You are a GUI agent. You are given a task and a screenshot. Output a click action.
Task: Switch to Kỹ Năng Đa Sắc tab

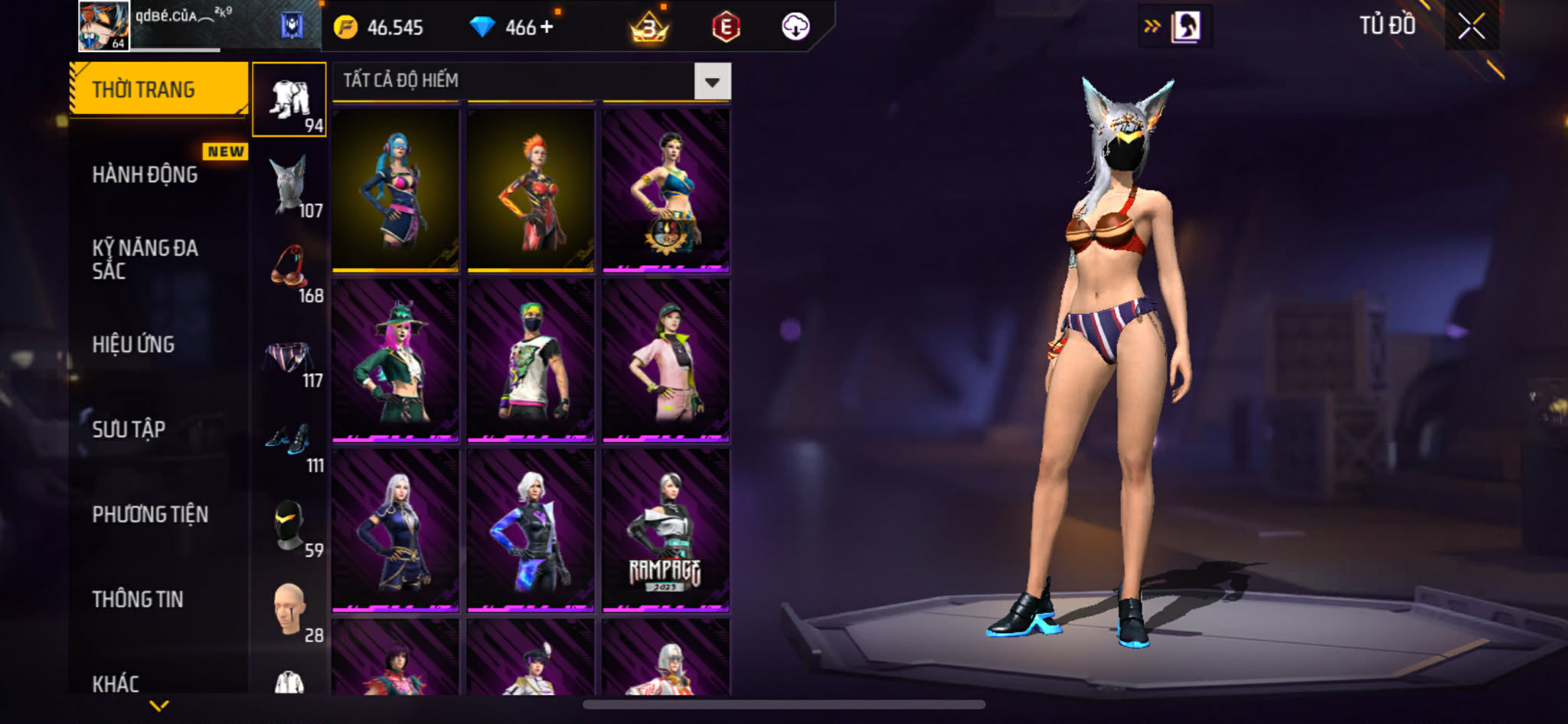[x=145, y=259]
